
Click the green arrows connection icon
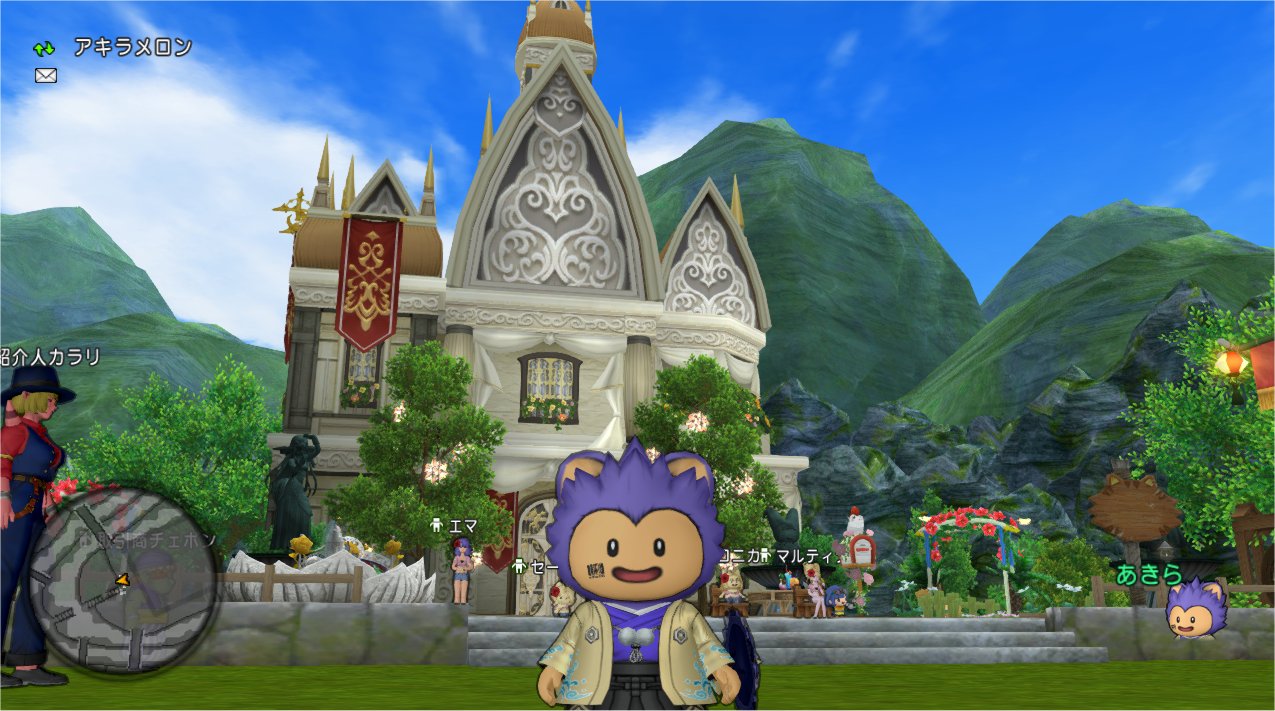[x=44, y=48]
